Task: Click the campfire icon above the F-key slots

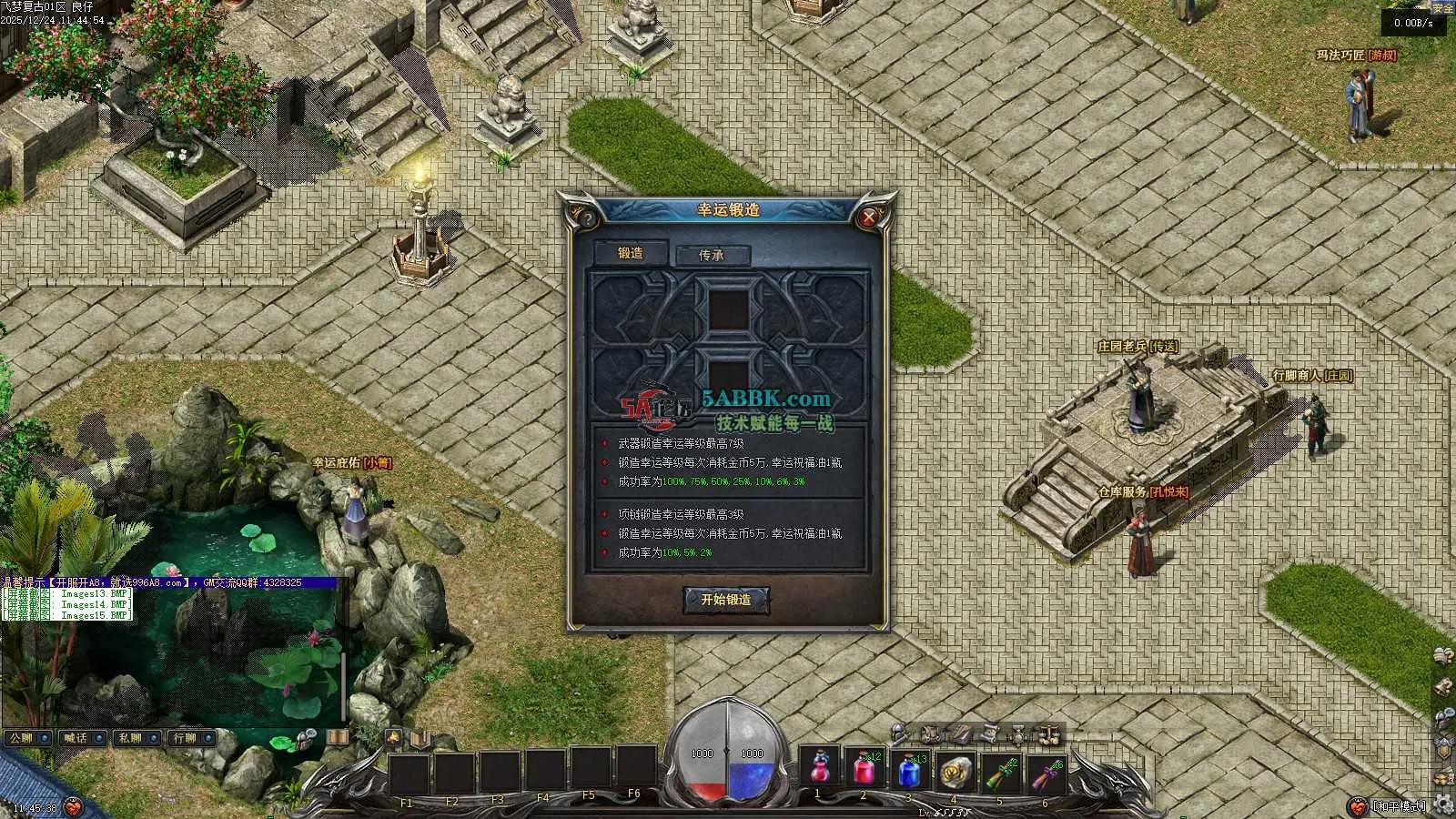Action: point(394,737)
